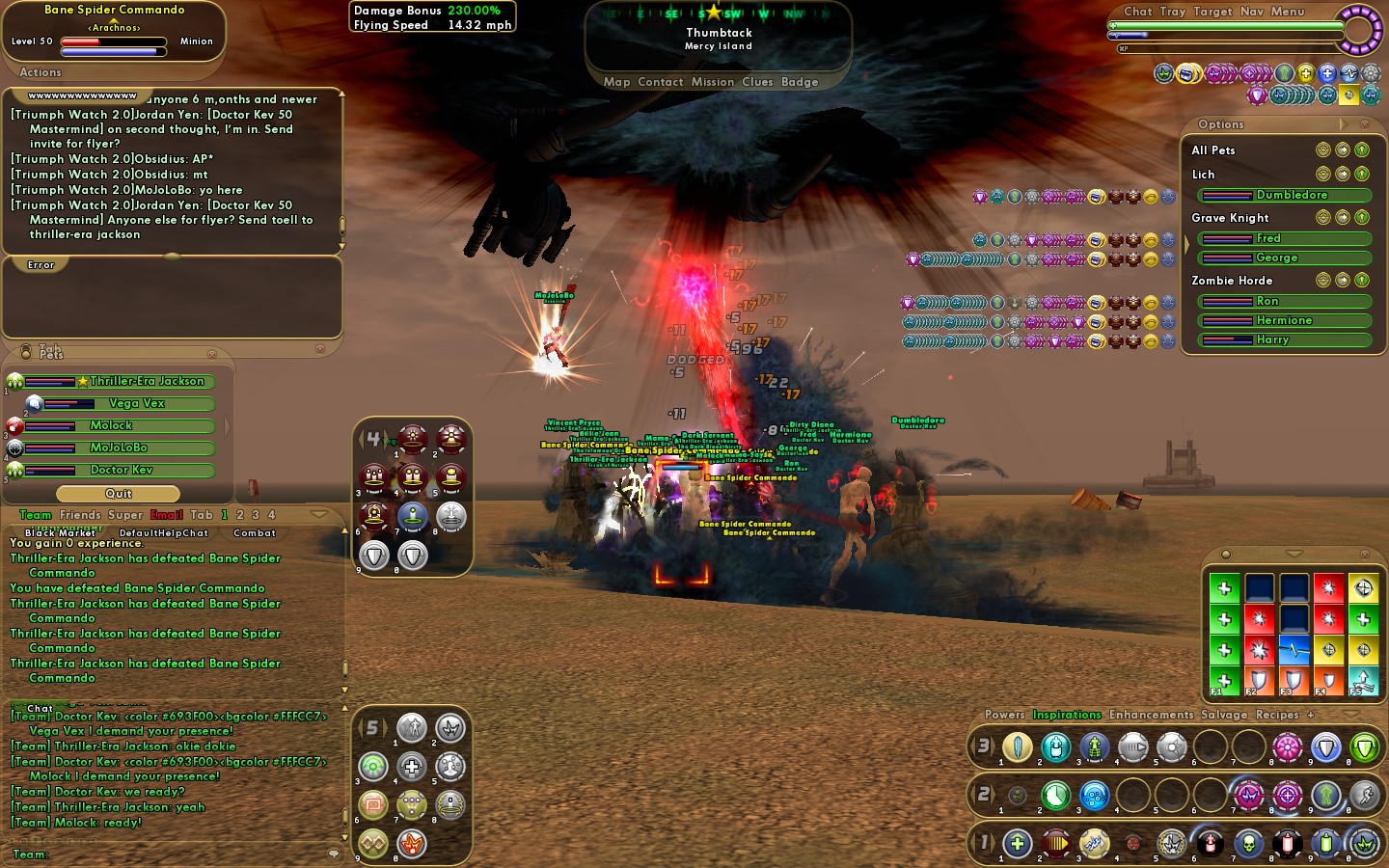Open the Actions menu under target
Screen dimensions: 1389x868
[41, 72]
